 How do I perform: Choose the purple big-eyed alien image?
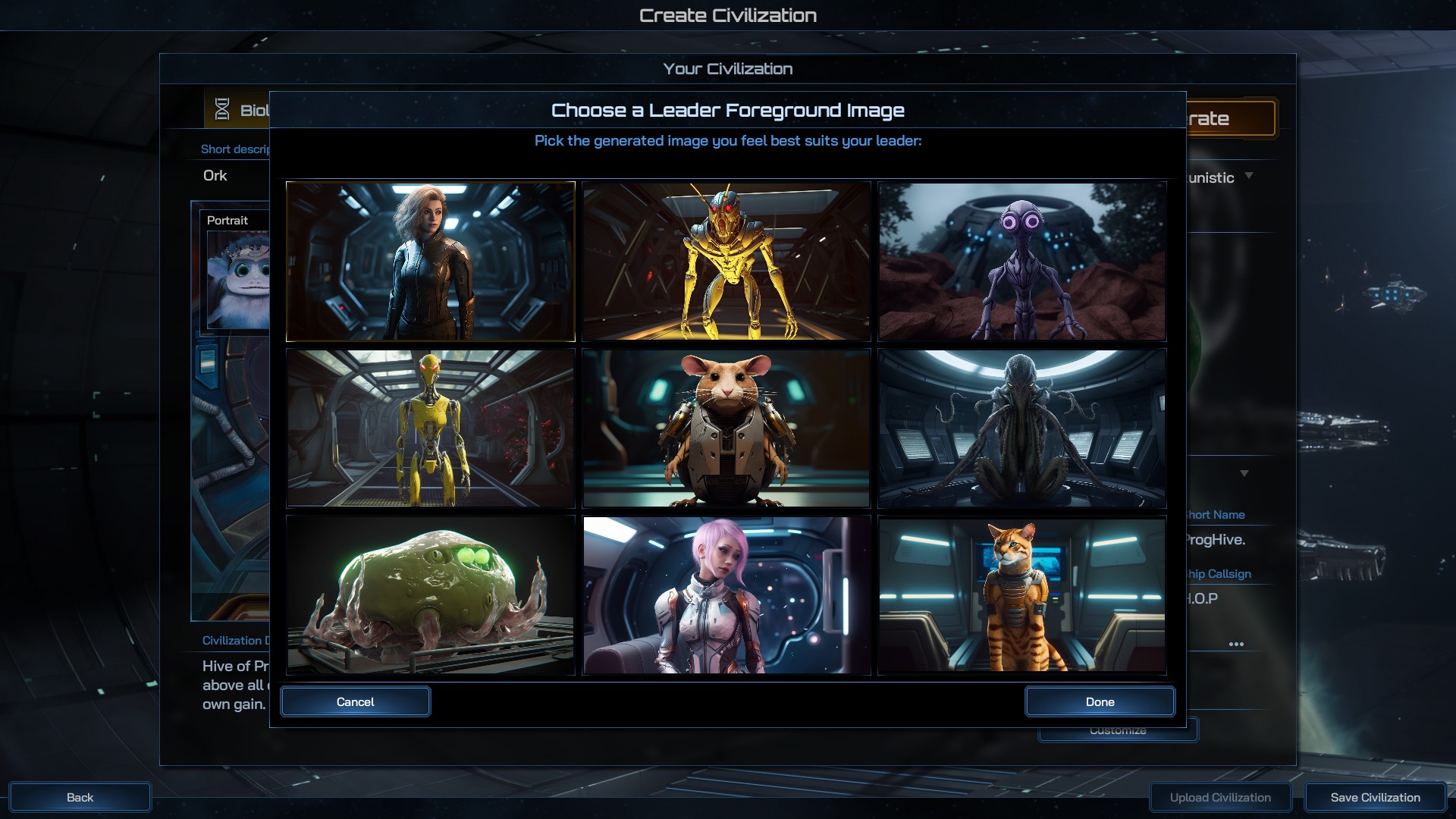coord(1021,261)
